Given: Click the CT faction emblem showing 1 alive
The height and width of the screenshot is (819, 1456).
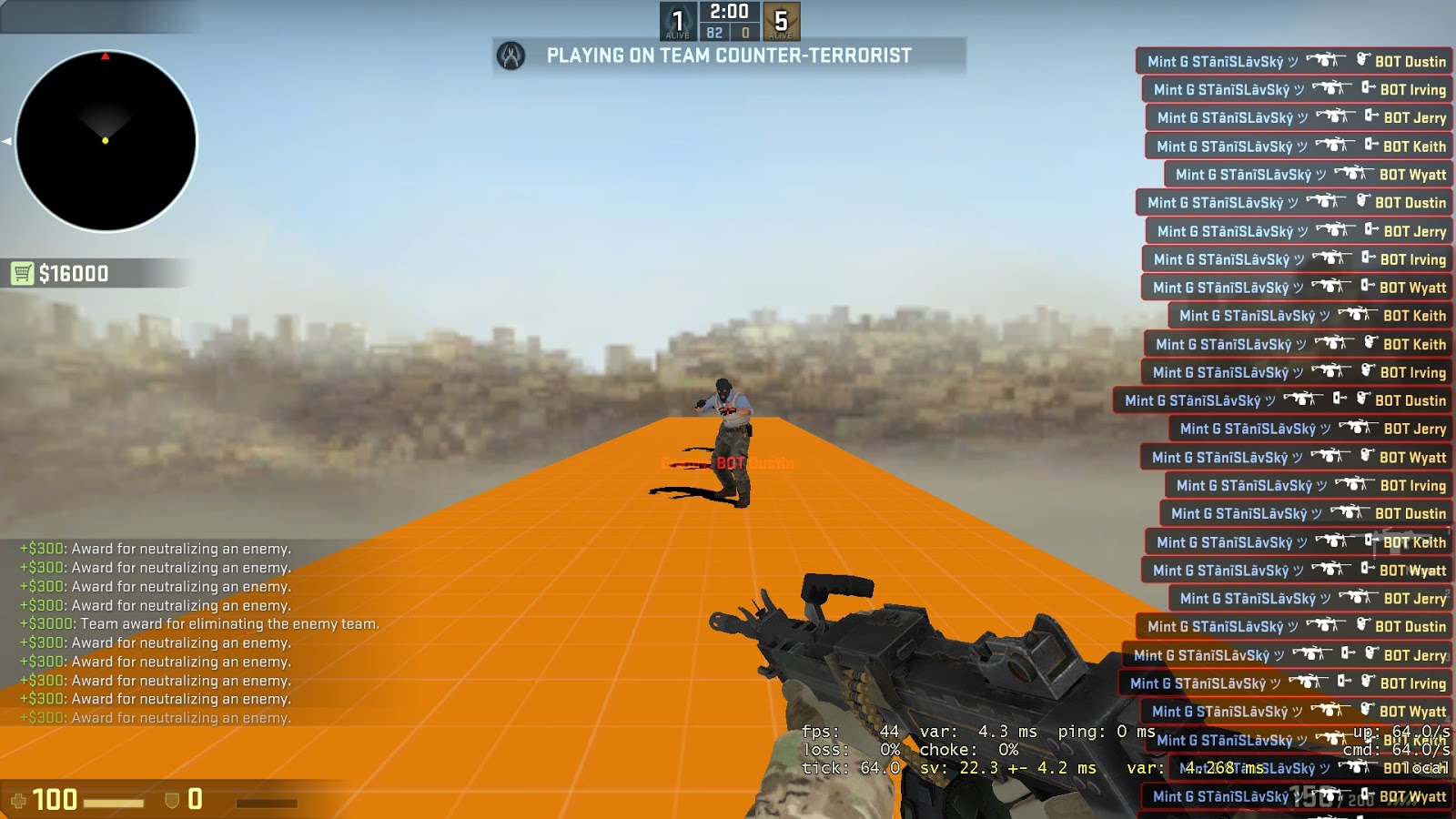Looking at the screenshot, I should [x=677, y=20].
